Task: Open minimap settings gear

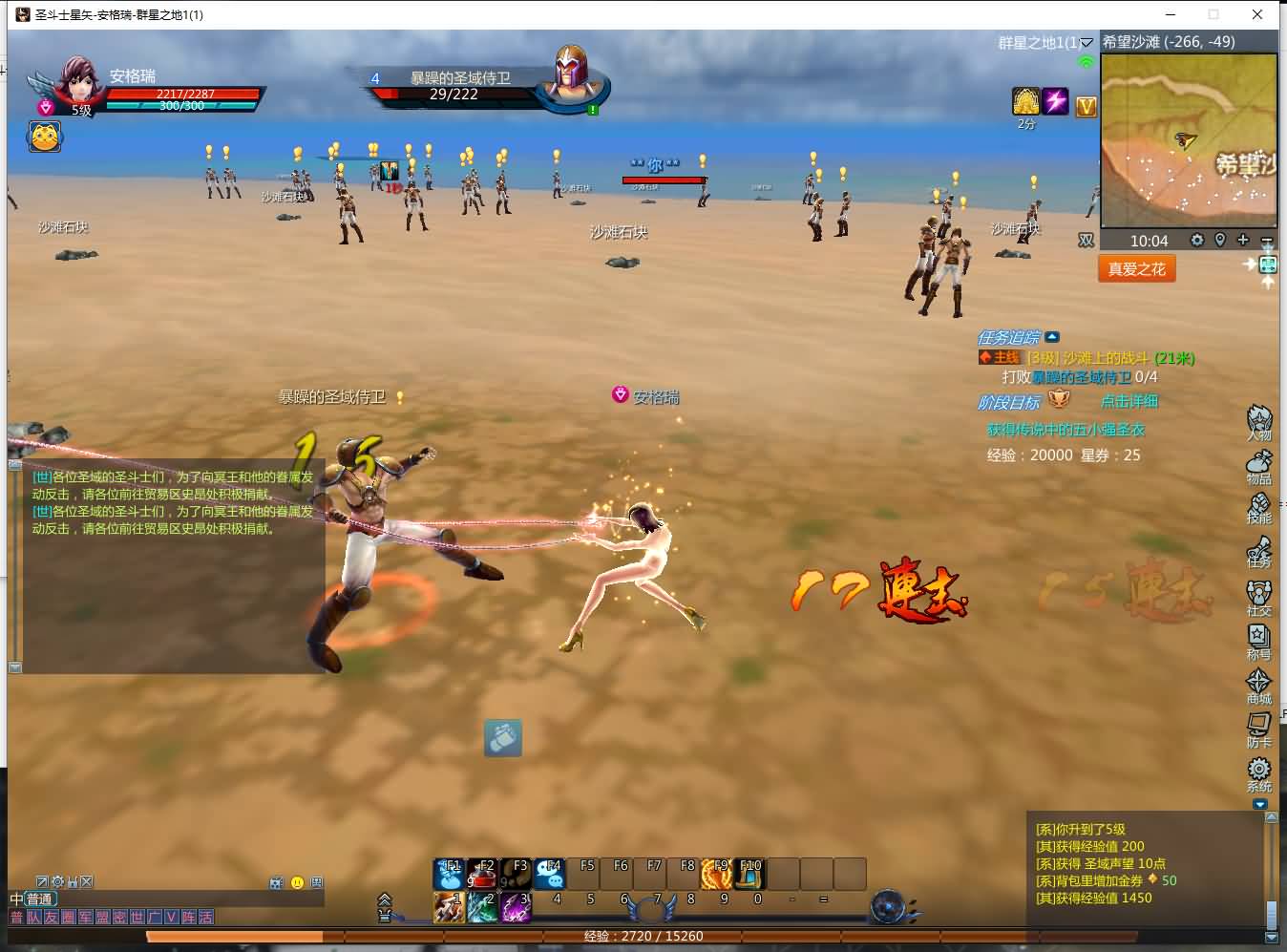Action: [x=1197, y=240]
